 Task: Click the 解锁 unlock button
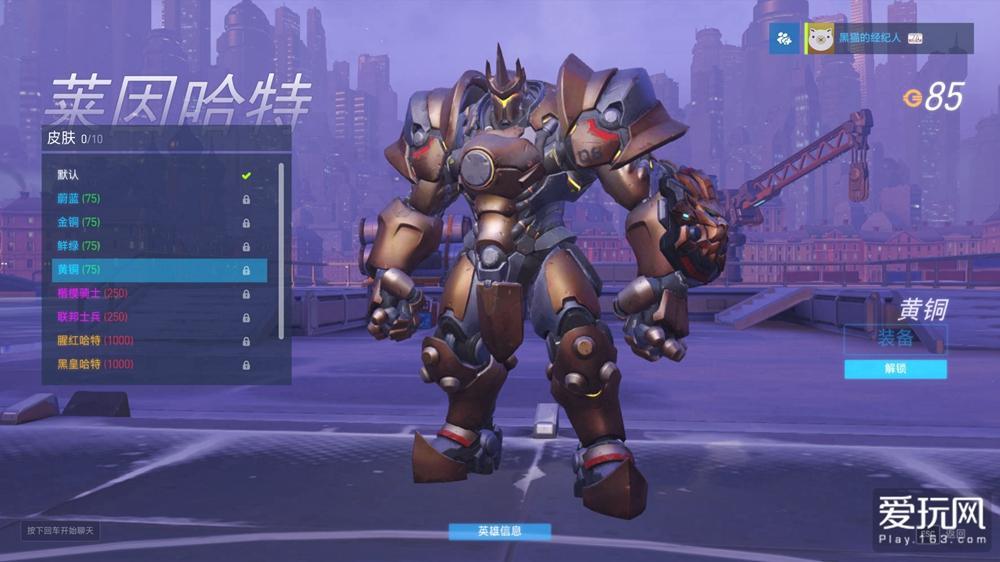[895, 369]
